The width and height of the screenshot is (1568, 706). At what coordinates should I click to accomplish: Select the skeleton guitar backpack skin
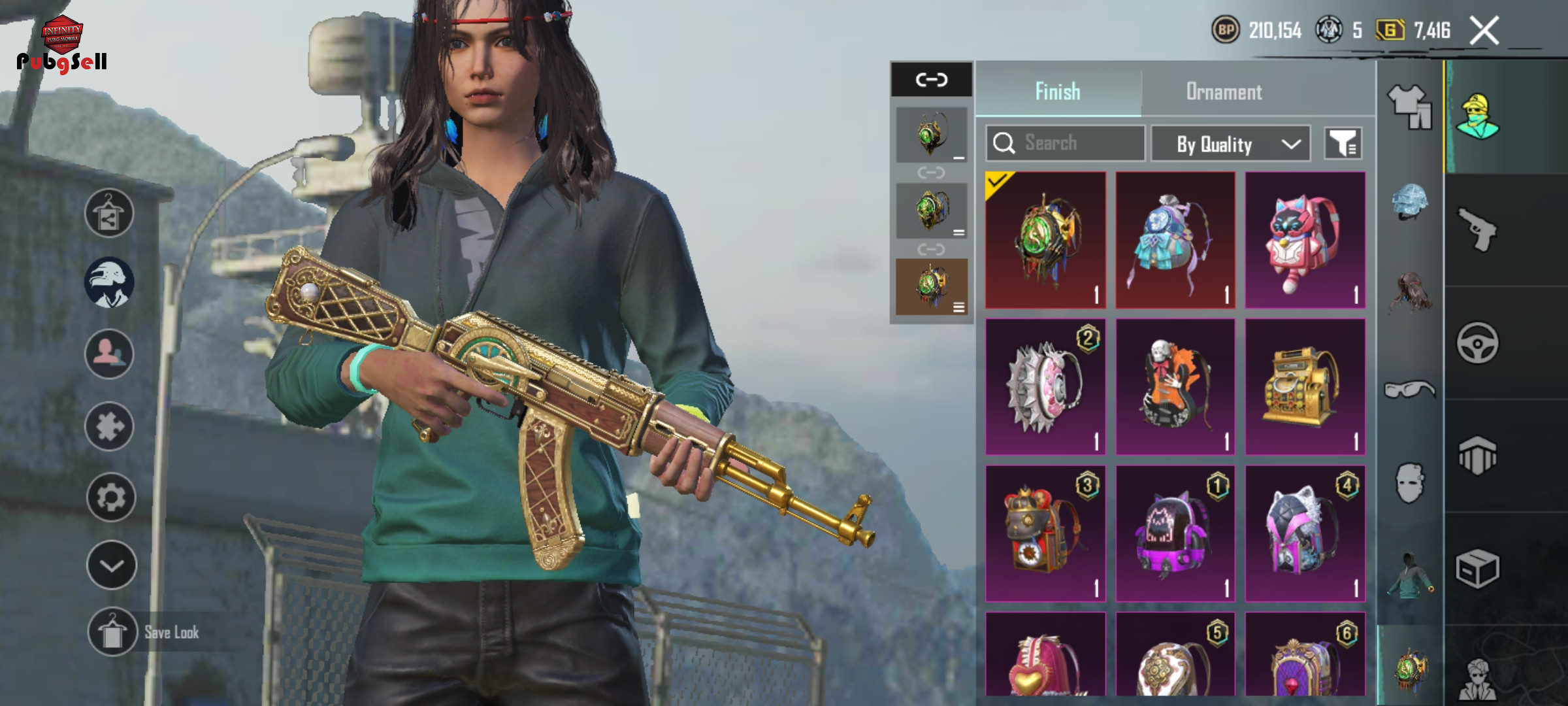point(1175,387)
